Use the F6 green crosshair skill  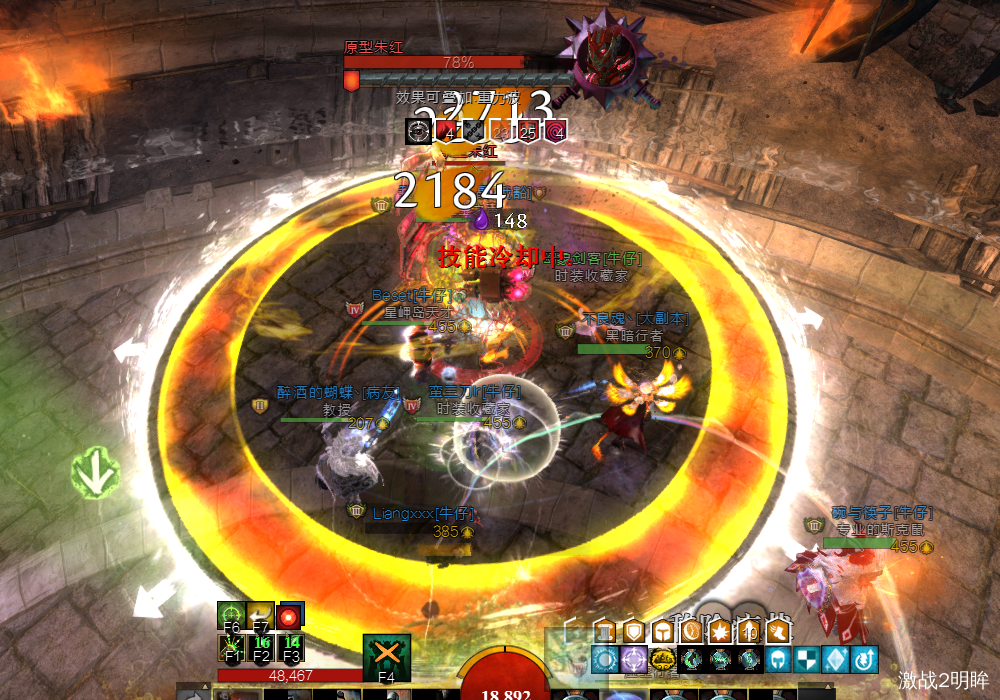coord(231,615)
